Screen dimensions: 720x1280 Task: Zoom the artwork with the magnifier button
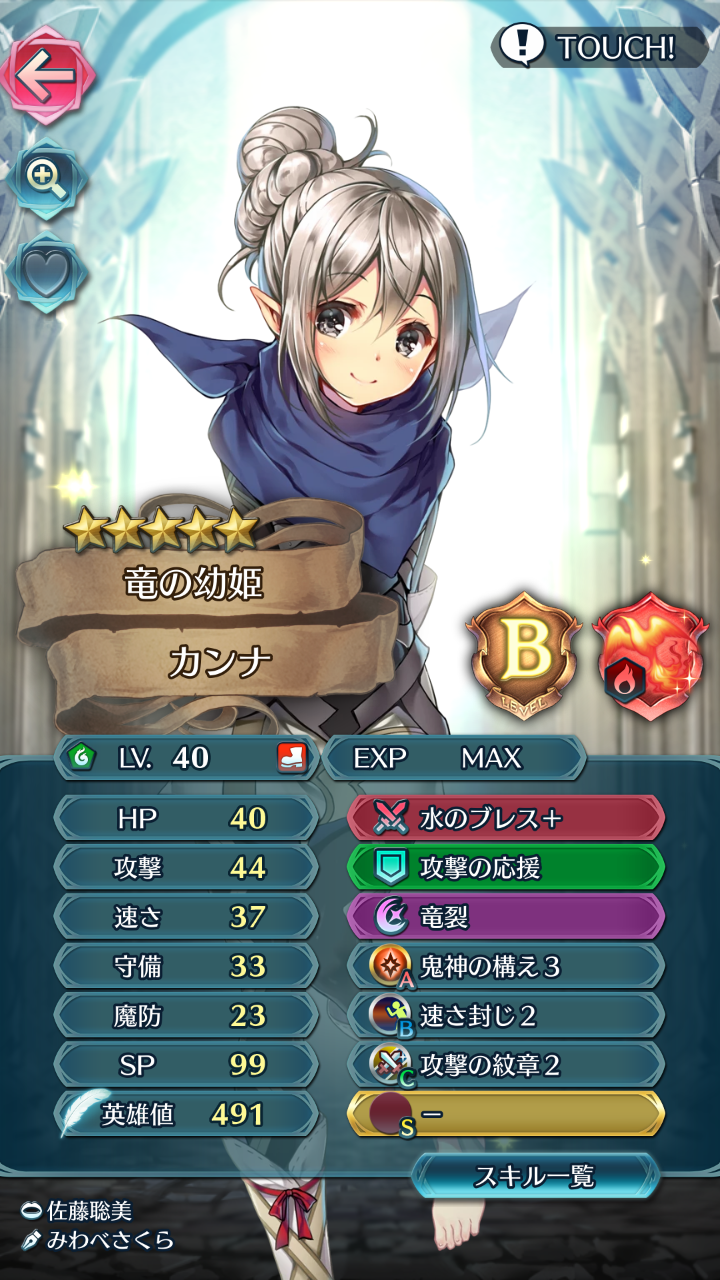pos(46,179)
